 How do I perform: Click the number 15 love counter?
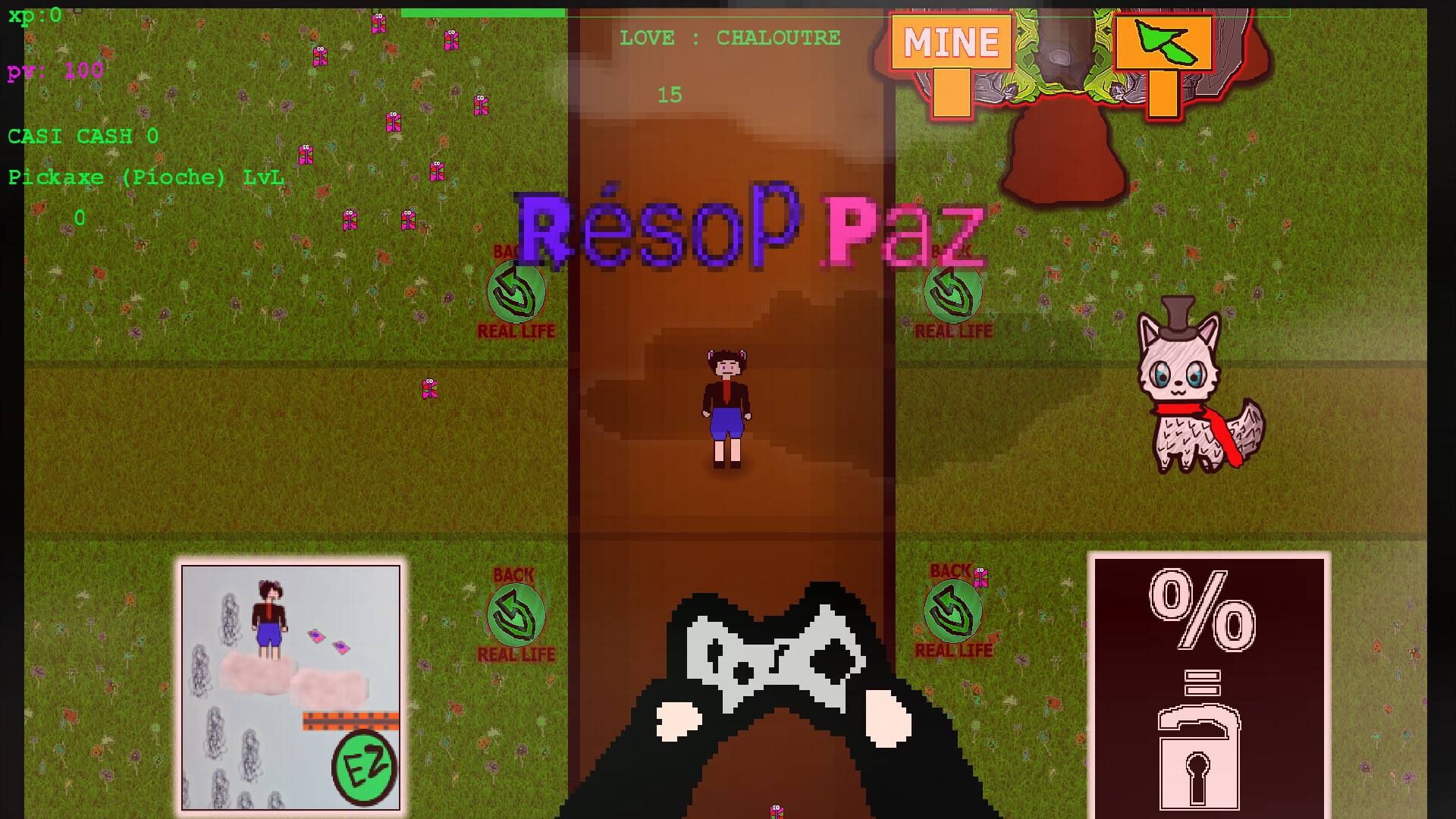(670, 96)
